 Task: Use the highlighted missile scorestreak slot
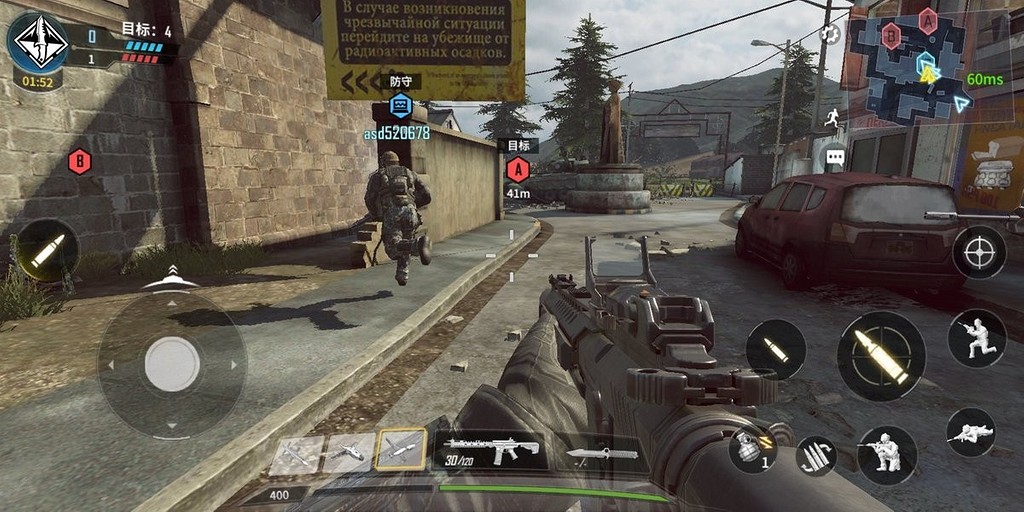(x=401, y=451)
